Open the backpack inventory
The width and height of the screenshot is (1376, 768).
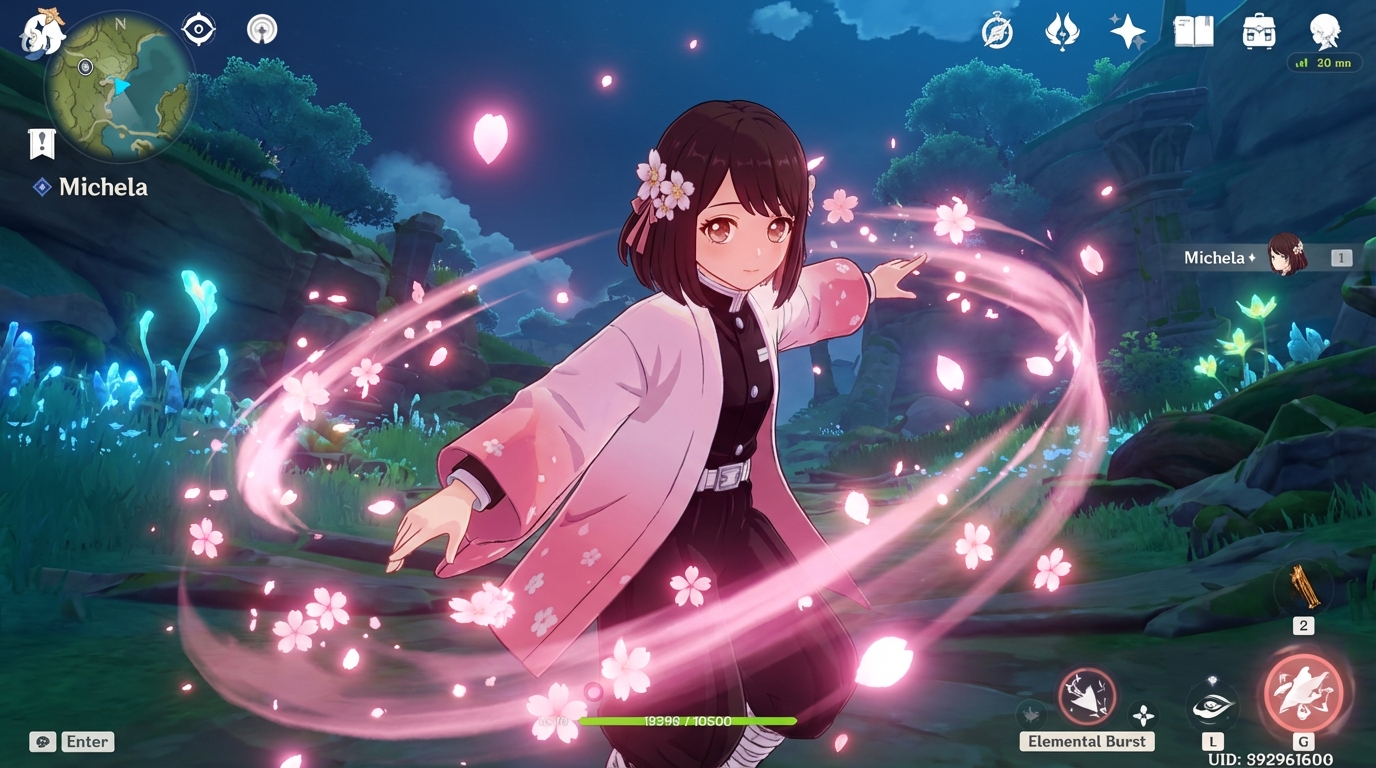[x=1259, y=32]
